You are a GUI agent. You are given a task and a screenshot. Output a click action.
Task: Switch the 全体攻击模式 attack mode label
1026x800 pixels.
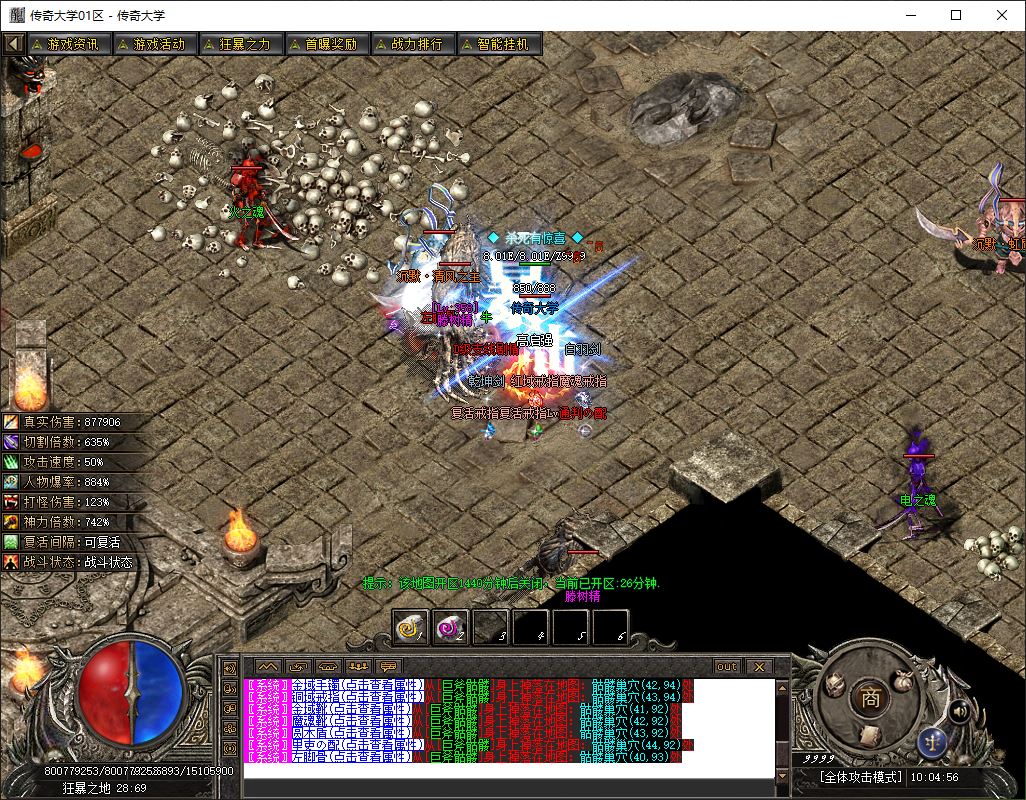click(861, 777)
